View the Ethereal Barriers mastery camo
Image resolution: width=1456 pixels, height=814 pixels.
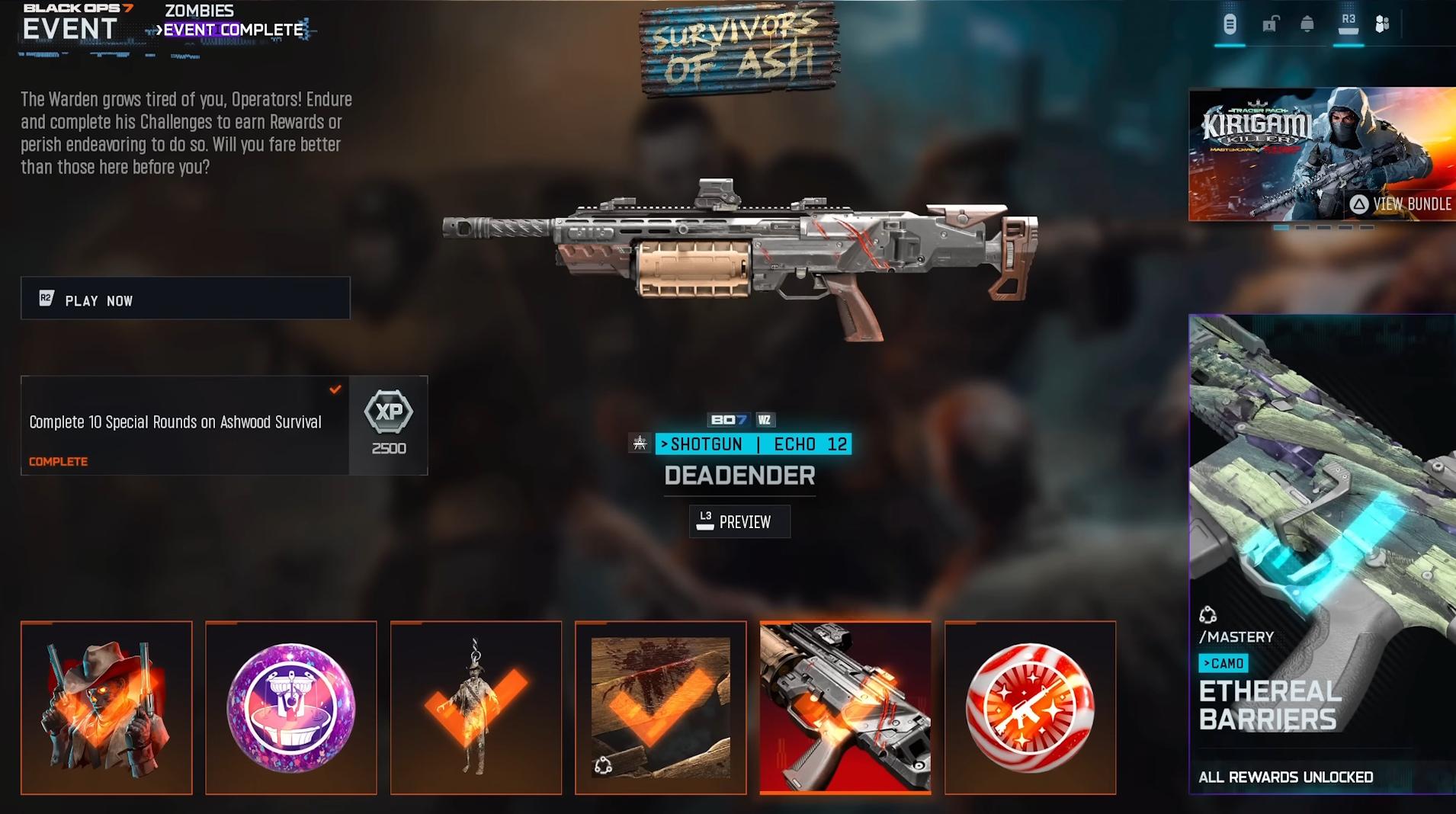pos(1322,554)
